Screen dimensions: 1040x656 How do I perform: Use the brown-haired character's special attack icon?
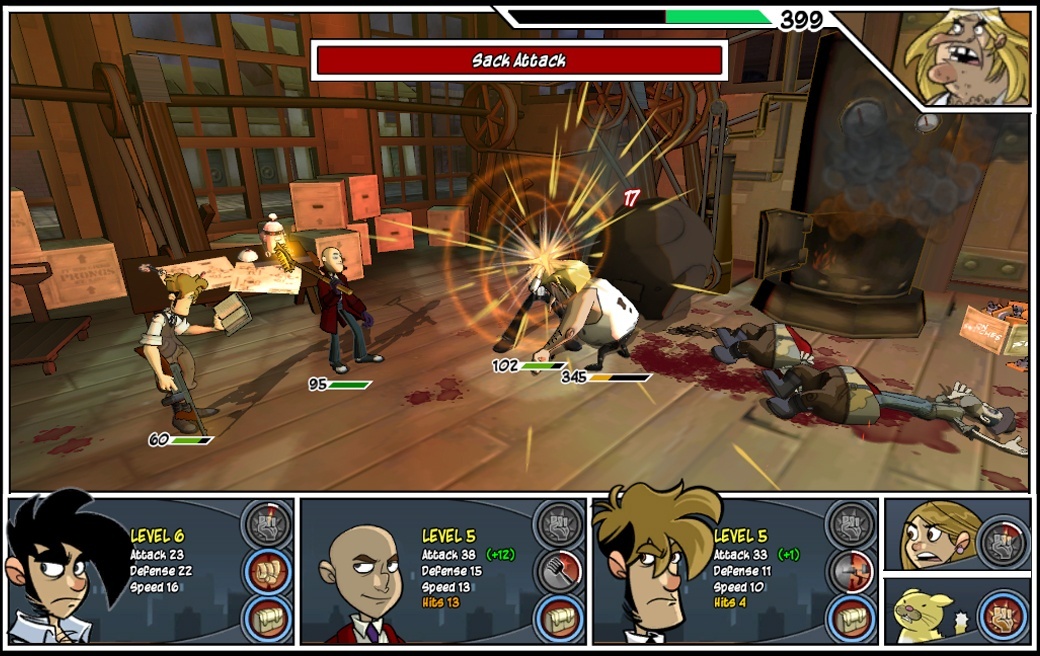(x=851, y=524)
